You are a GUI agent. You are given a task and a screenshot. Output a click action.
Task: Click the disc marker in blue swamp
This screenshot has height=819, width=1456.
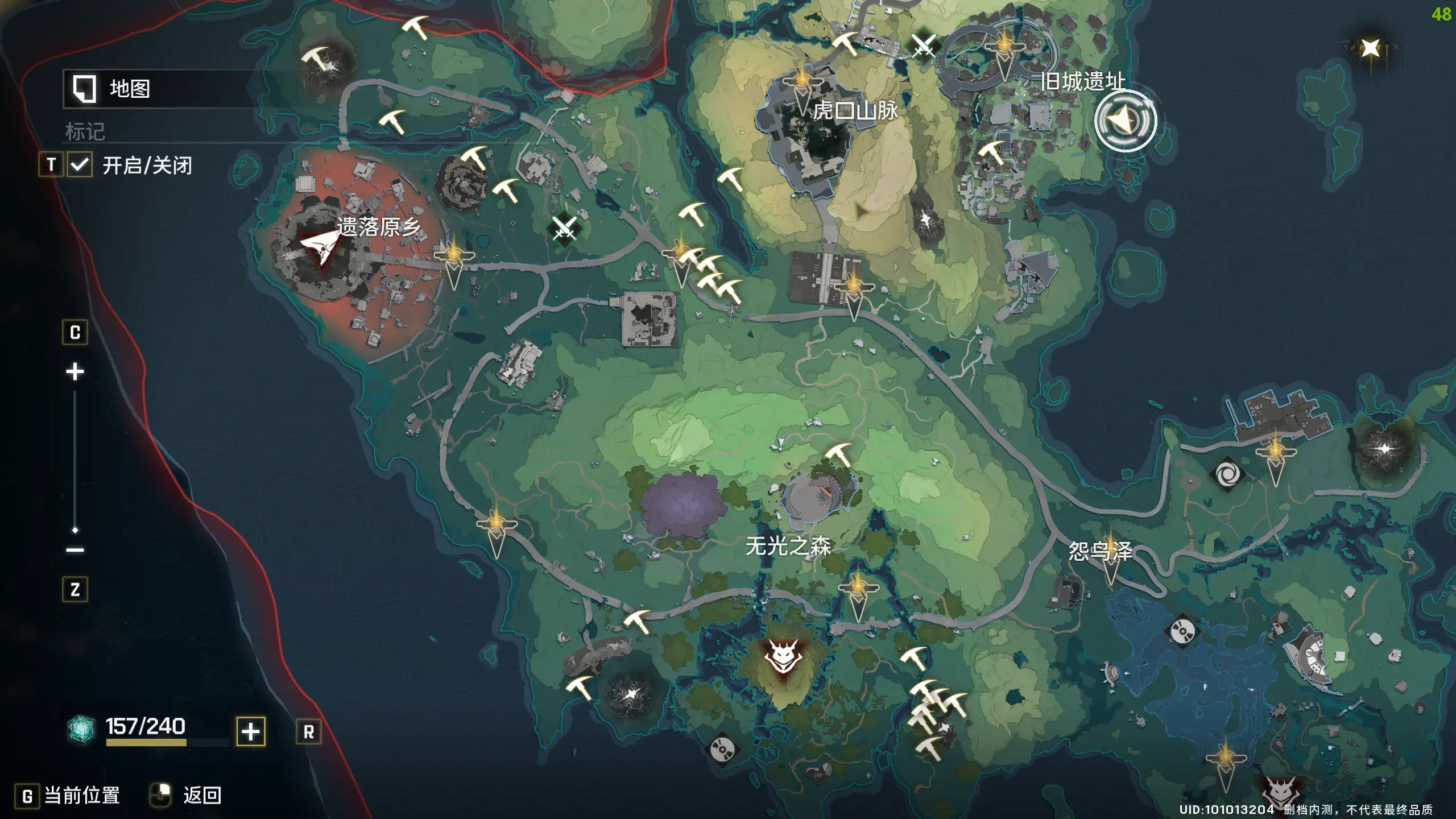pos(1182,631)
